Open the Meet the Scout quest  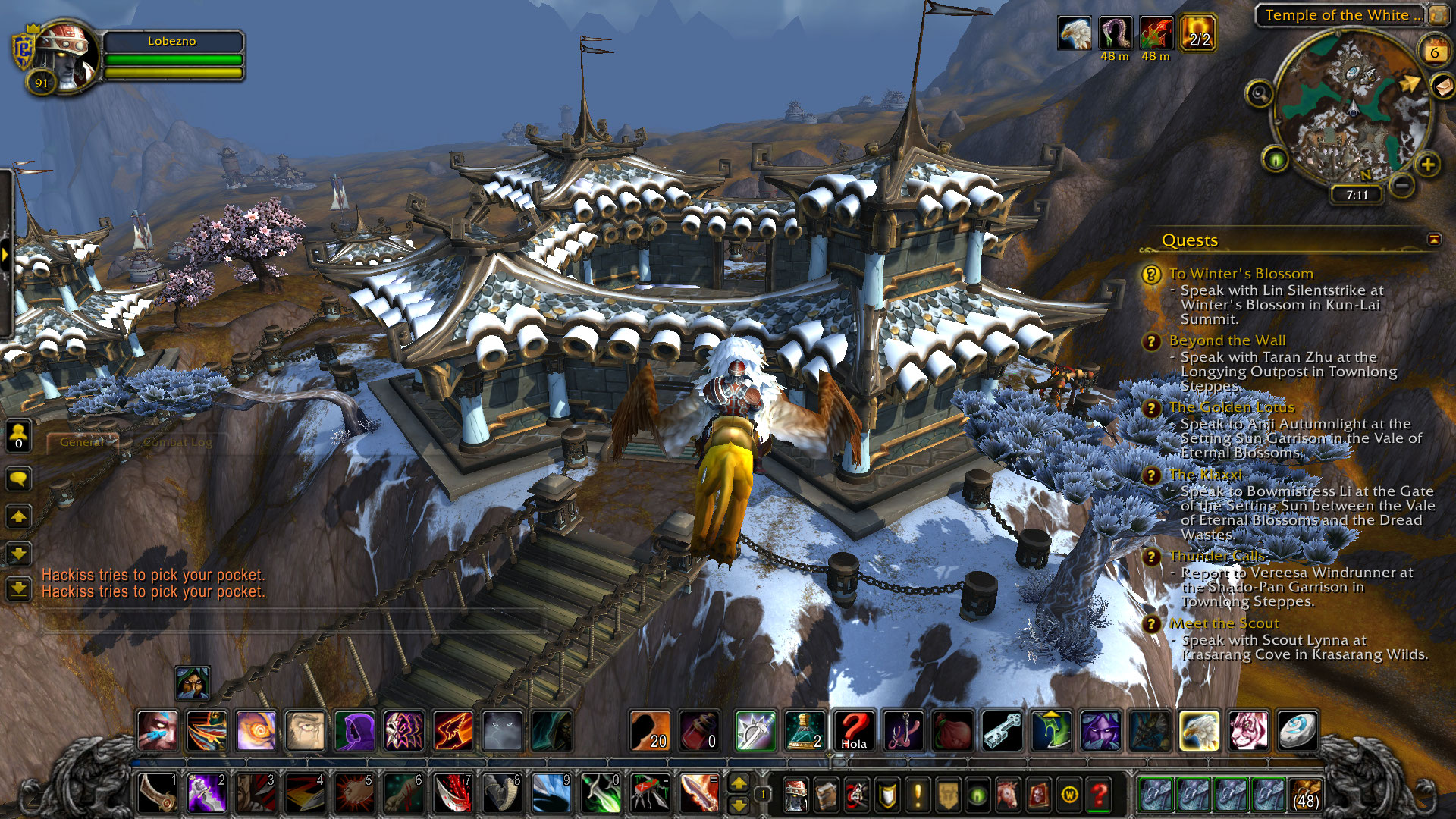[x=1224, y=623]
